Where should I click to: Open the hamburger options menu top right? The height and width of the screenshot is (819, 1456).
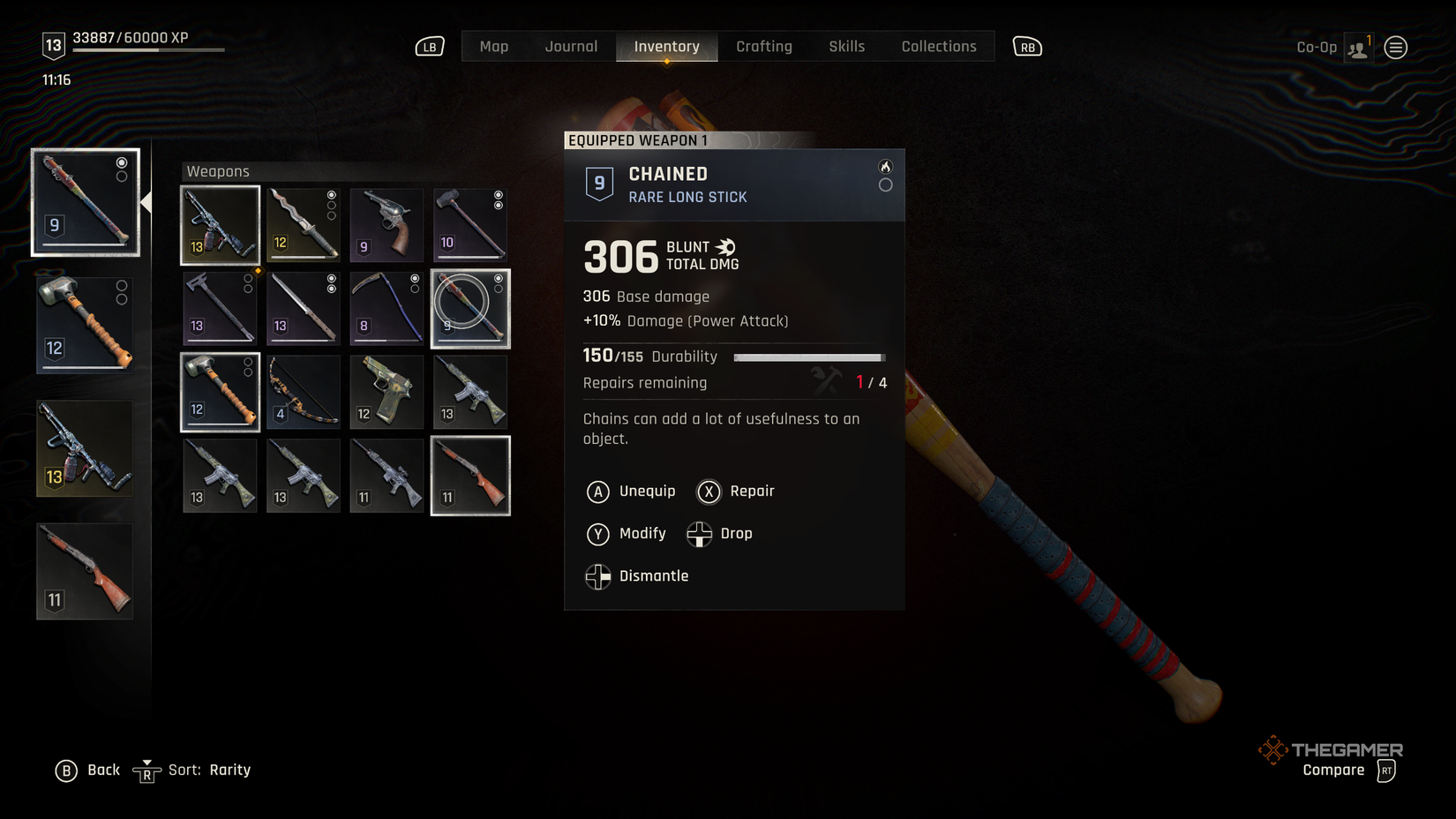pos(1395,47)
